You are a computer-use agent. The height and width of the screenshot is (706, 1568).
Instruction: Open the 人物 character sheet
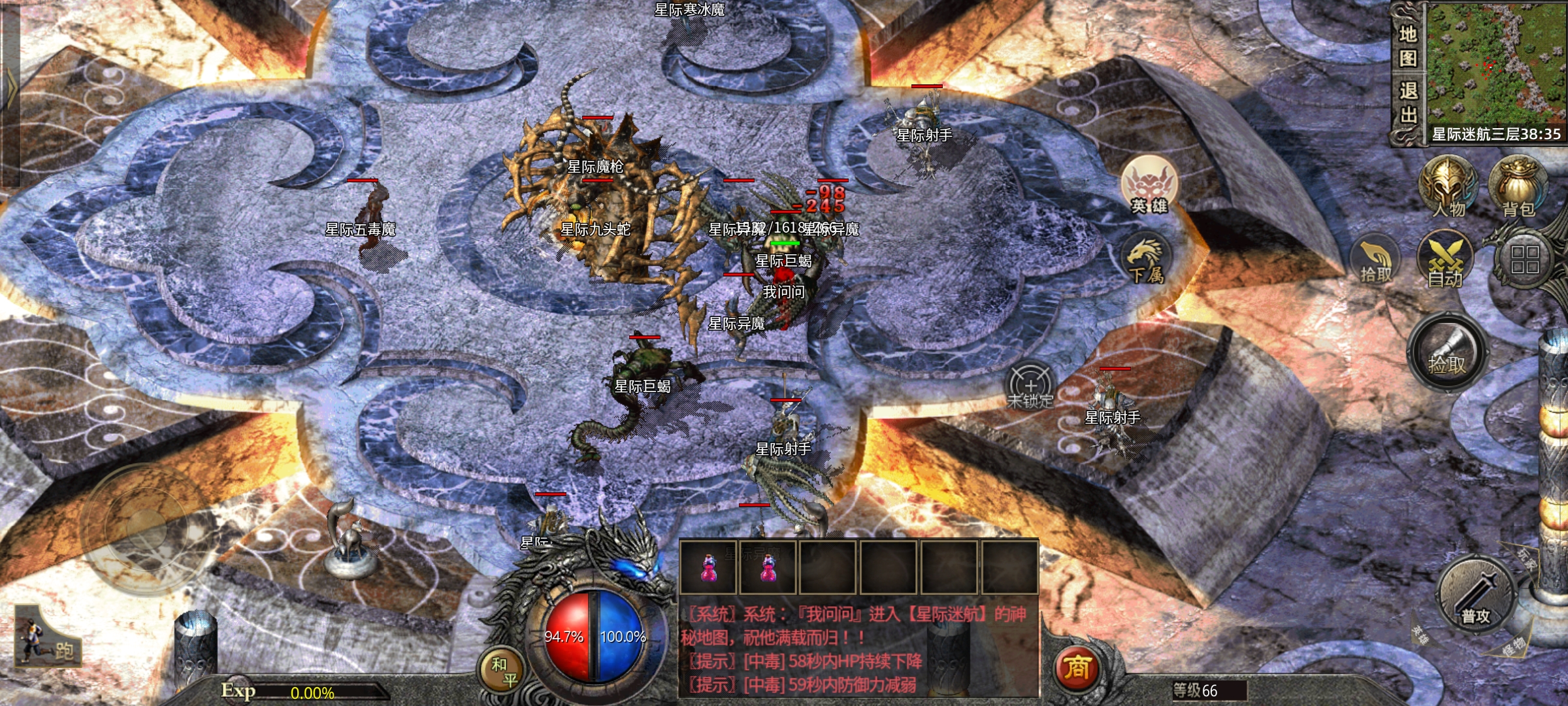(x=1448, y=186)
